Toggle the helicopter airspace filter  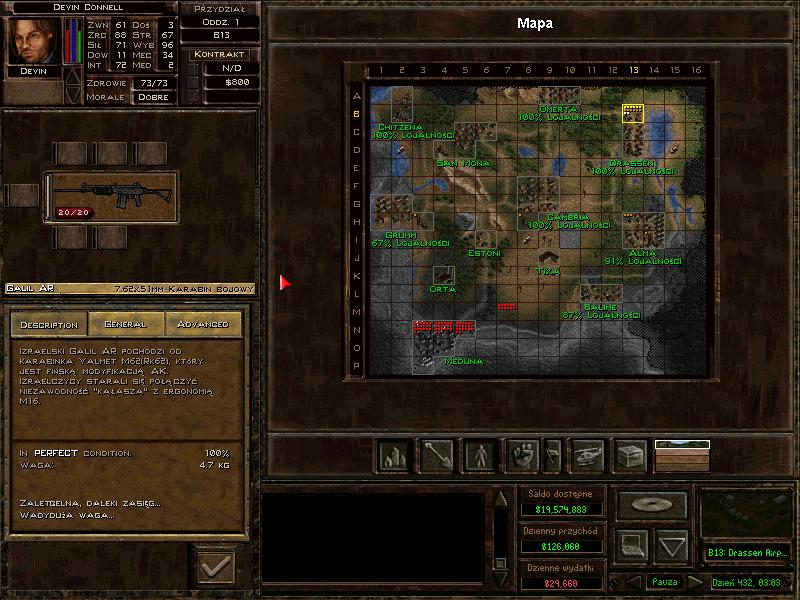(x=586, y=457)
